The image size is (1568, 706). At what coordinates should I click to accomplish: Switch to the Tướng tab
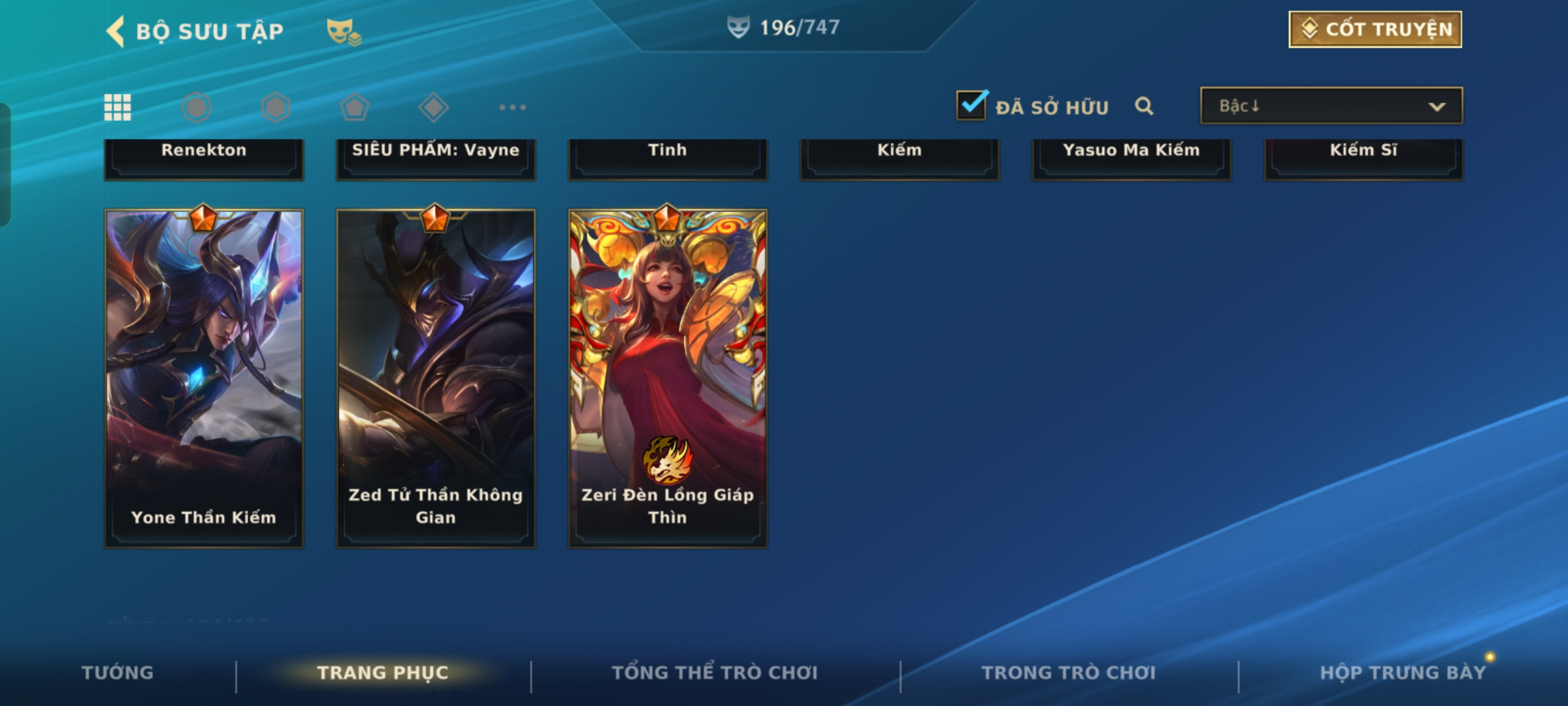(x=118, y=673)
